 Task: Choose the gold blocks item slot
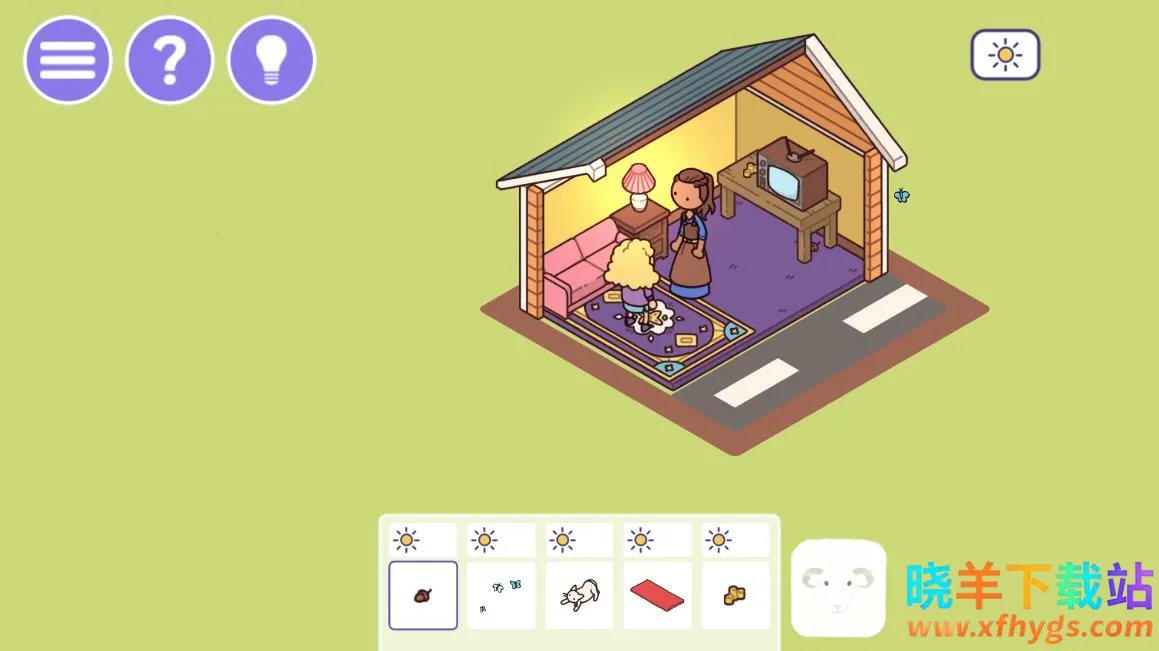735,595
